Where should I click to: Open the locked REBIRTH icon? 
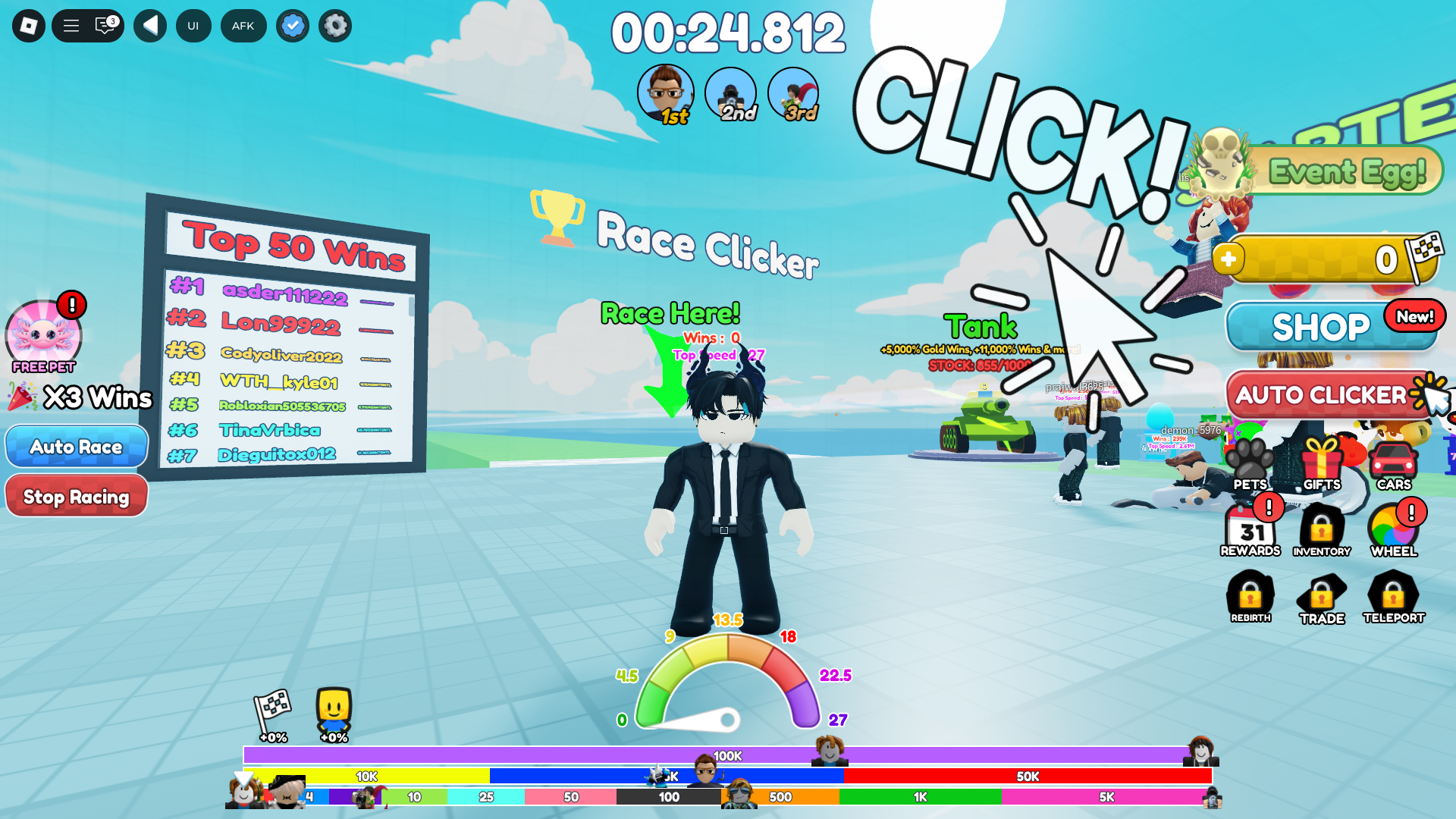click(x=1249, y=595)
